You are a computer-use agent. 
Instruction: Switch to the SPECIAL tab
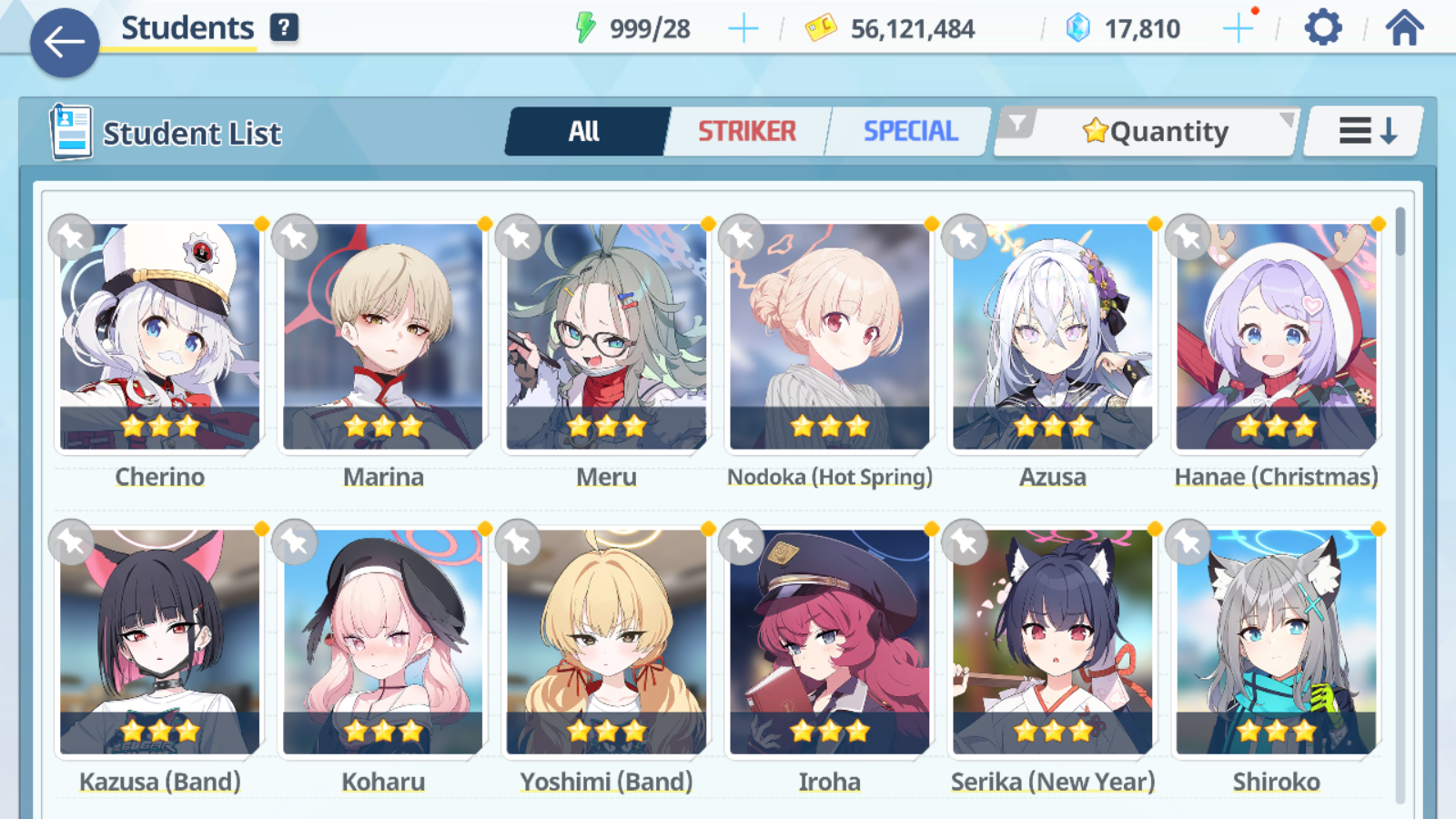[910, 132]
